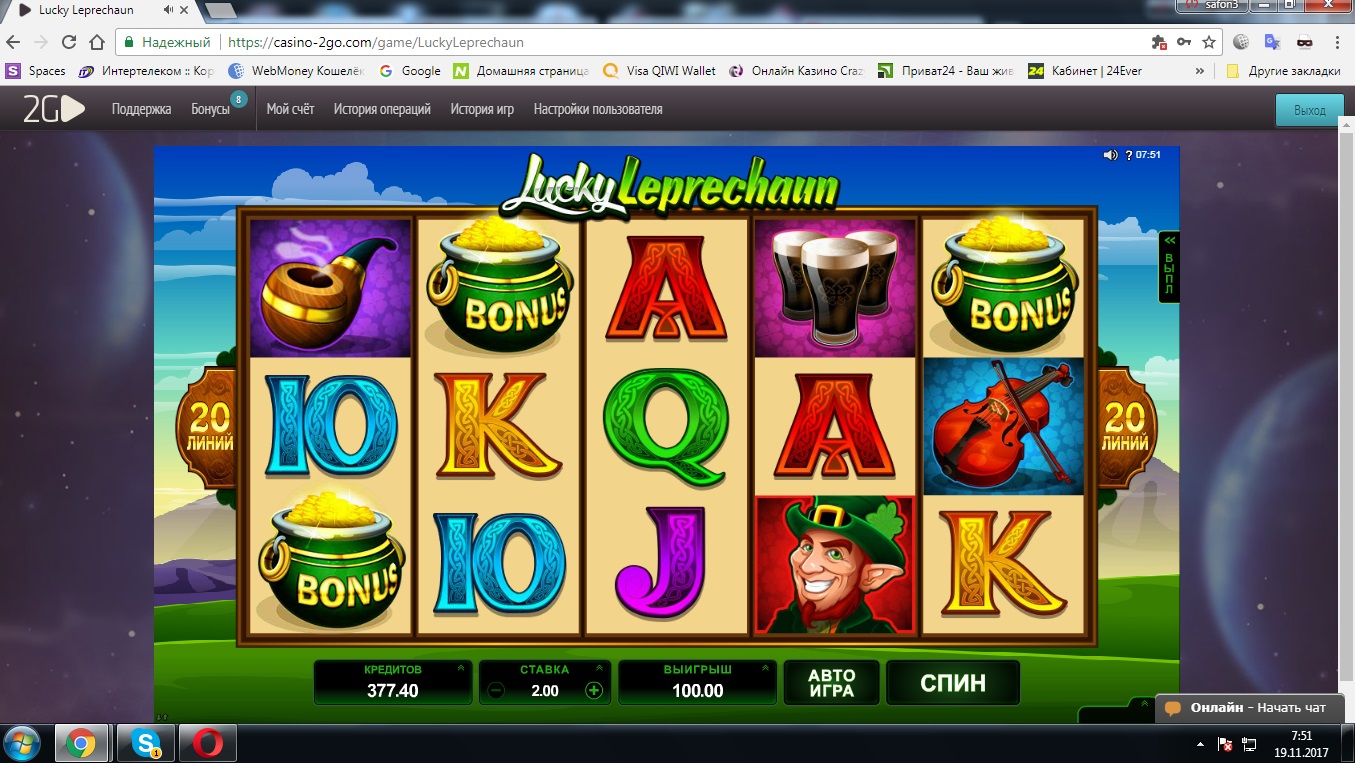Expand the КРЕДИТОВ credits panel arrow

pyautogui.click(x=460, y=668)
